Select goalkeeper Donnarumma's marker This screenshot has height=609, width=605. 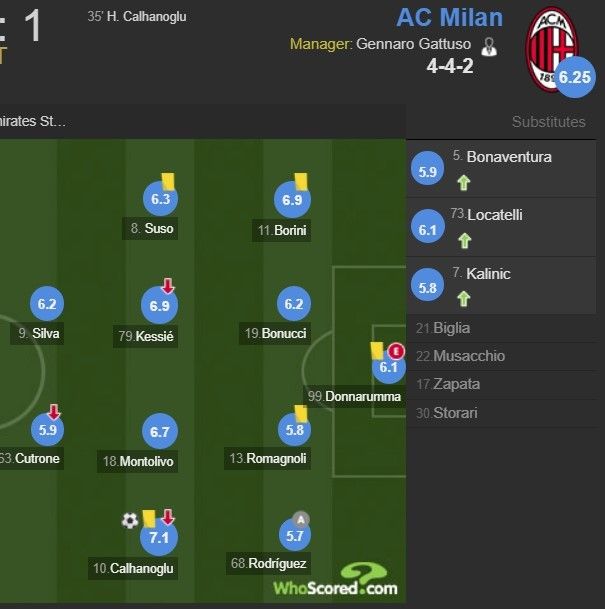tap(388, 367)
